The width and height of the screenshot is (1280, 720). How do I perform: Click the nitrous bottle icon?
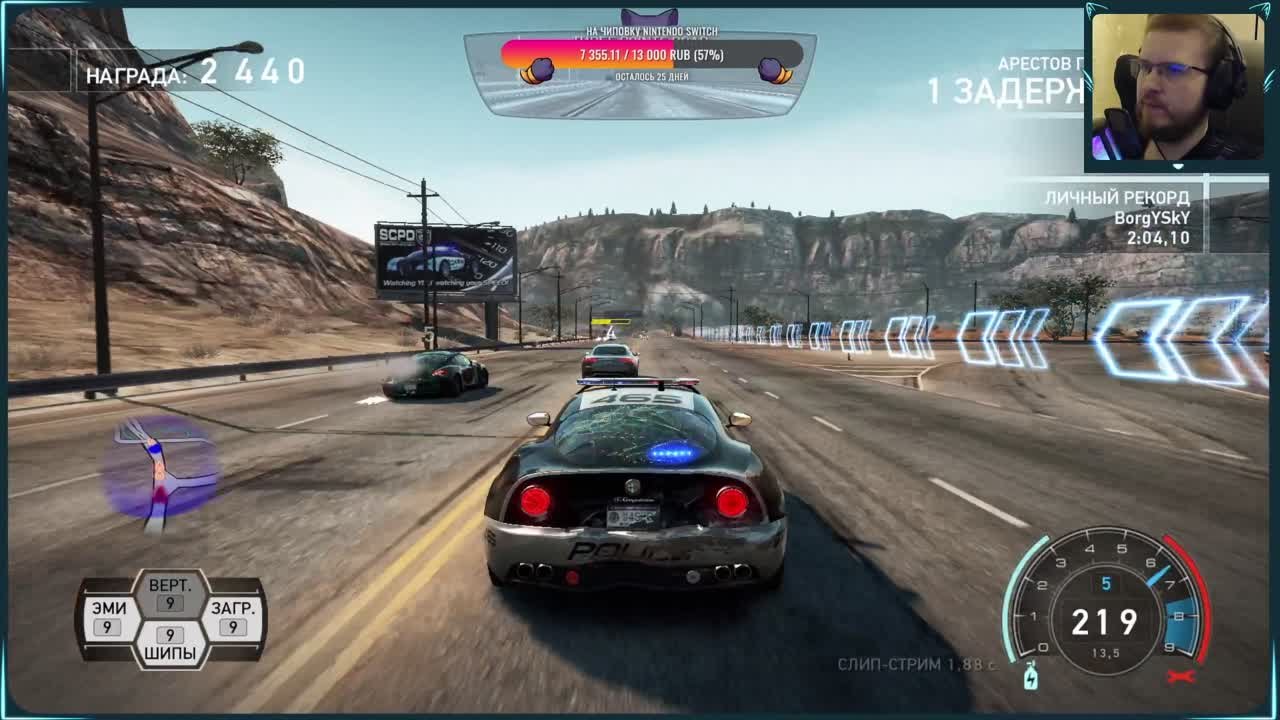[x=1031, y=677]
